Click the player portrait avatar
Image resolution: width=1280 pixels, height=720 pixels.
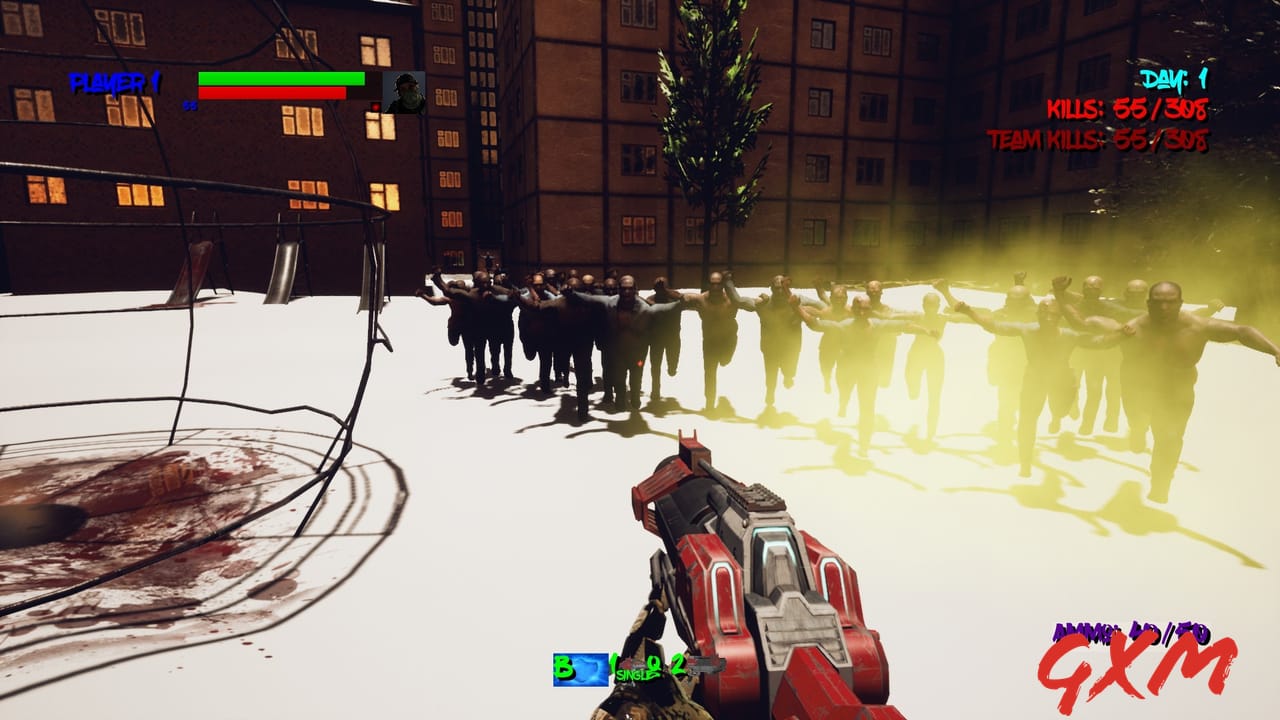pyautogui.click(x=403, y=91)
